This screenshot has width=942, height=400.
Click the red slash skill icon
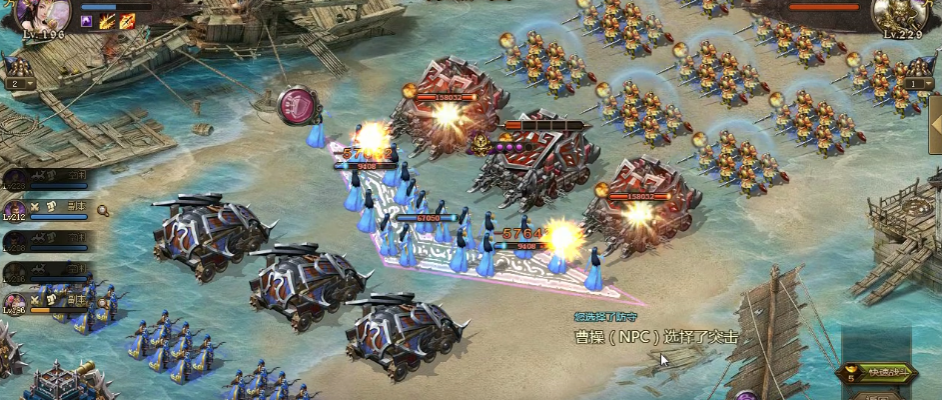(x=127, y=20)
